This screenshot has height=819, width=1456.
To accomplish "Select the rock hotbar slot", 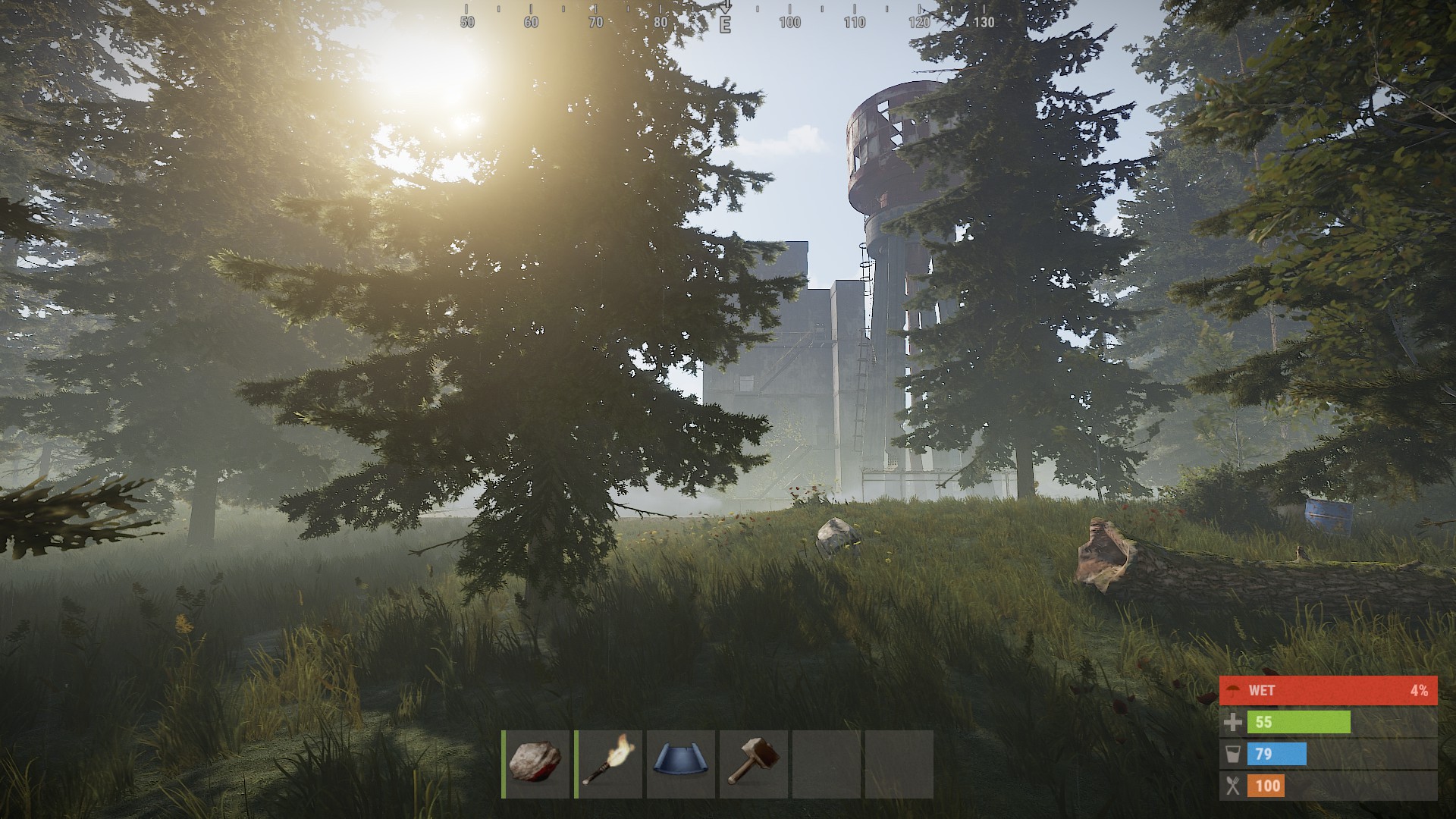I will [x=535, y=764].
